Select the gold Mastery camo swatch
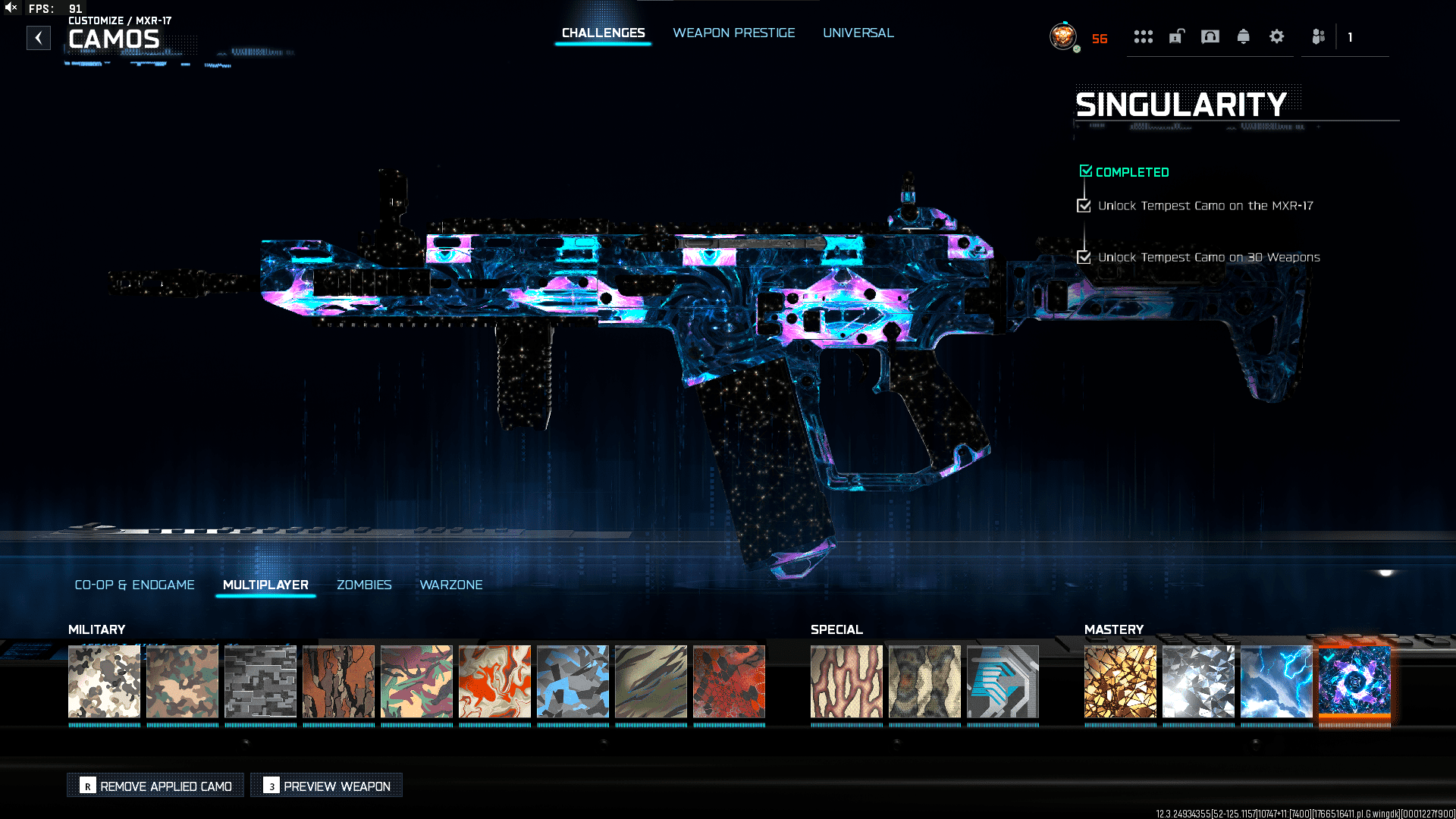The height and width of the screenshot is (819, 1456). point(1119,682)
